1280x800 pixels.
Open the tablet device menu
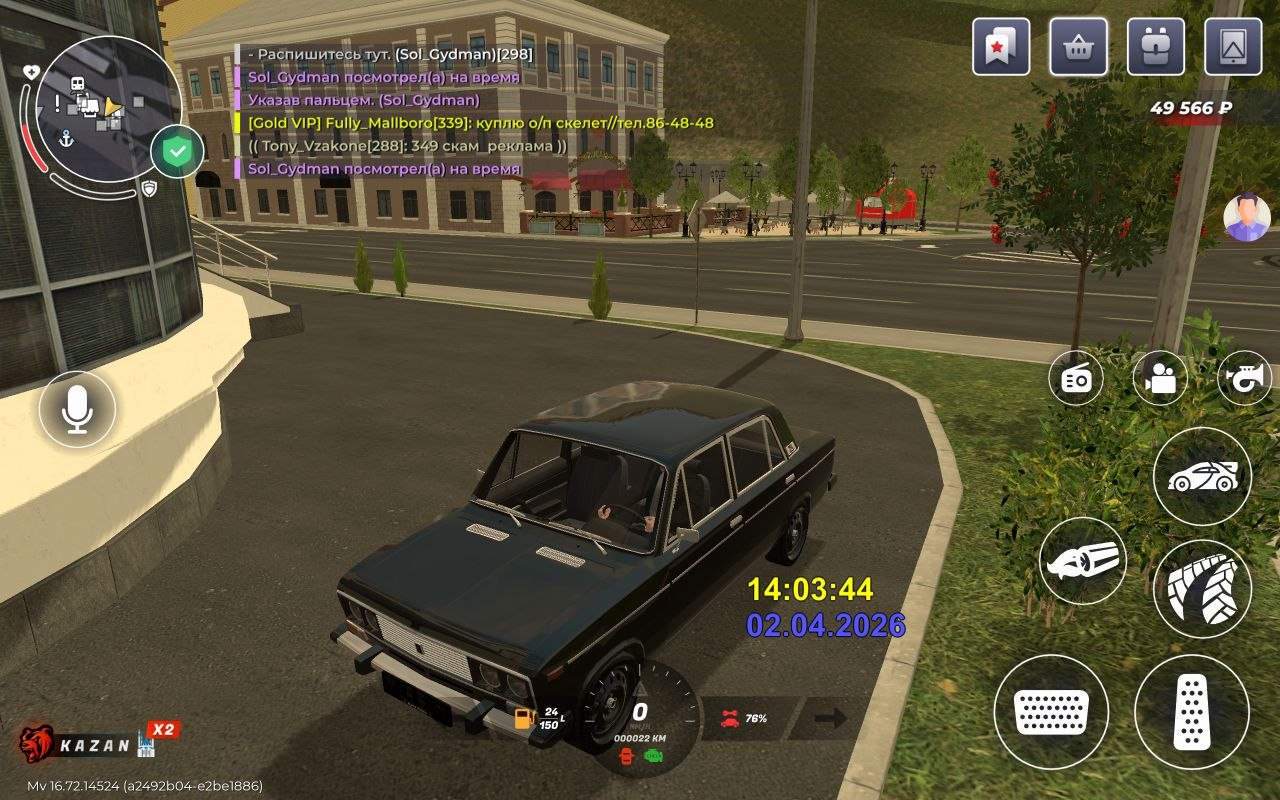point(1233,47)
